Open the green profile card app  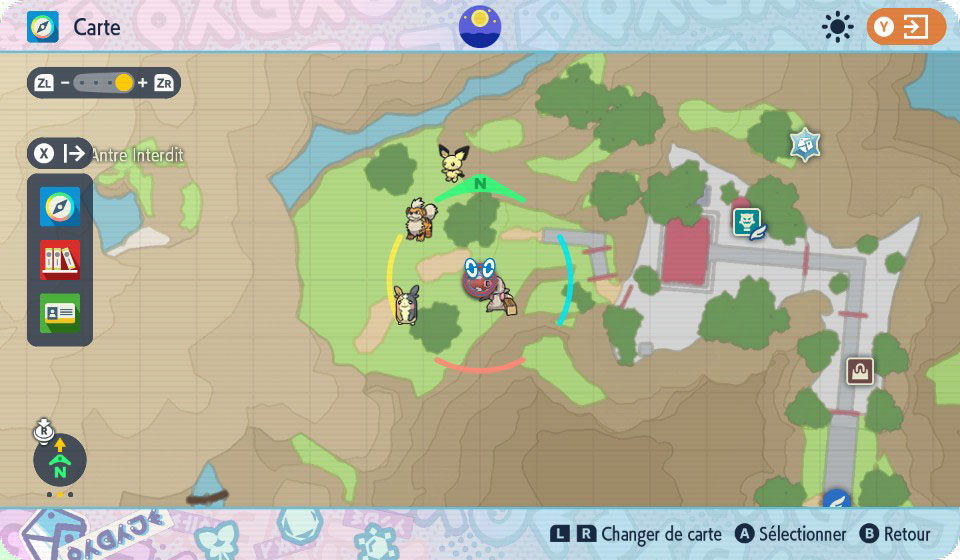(60, 313)
